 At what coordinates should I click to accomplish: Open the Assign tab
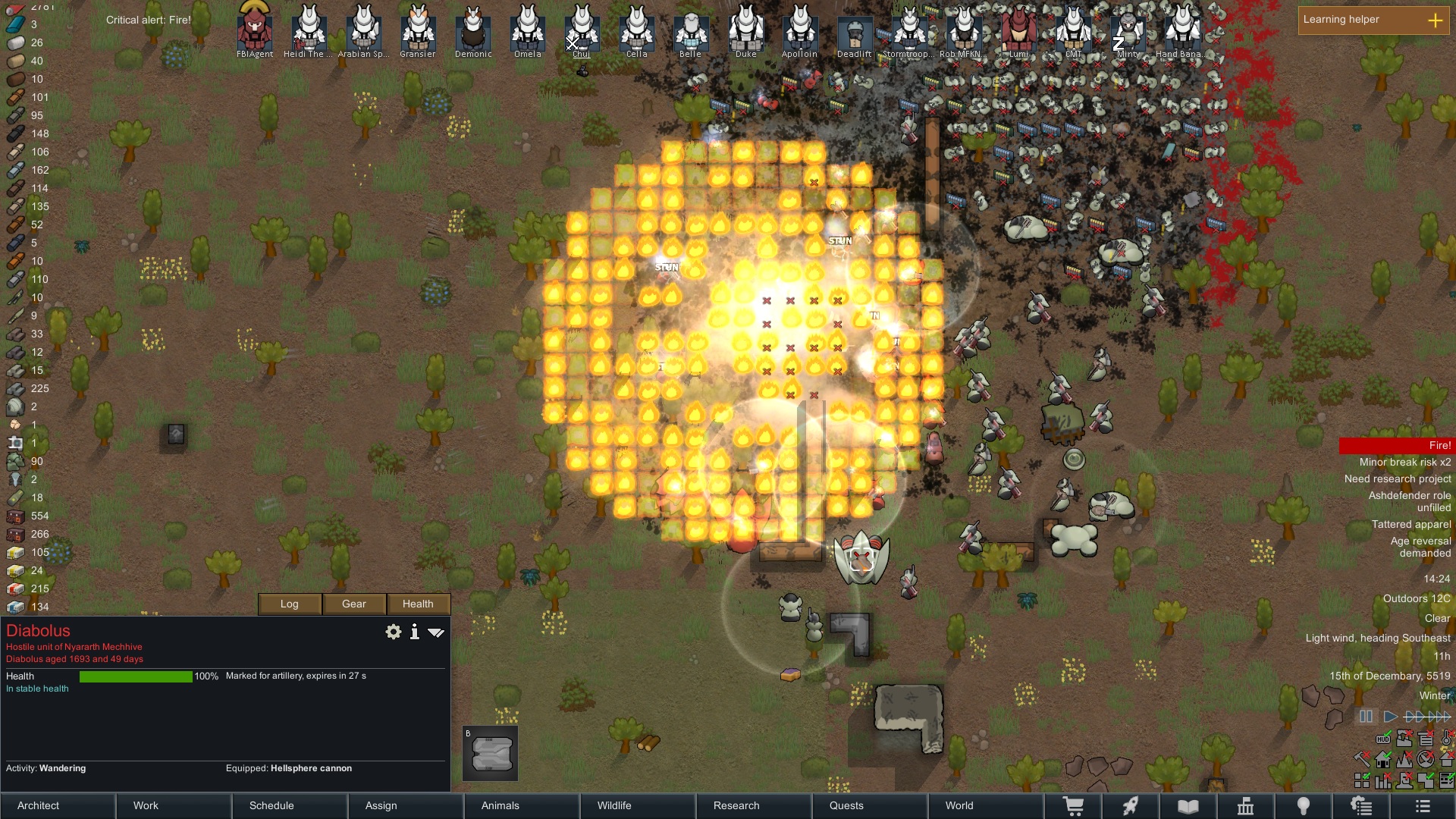pos(406,805)
